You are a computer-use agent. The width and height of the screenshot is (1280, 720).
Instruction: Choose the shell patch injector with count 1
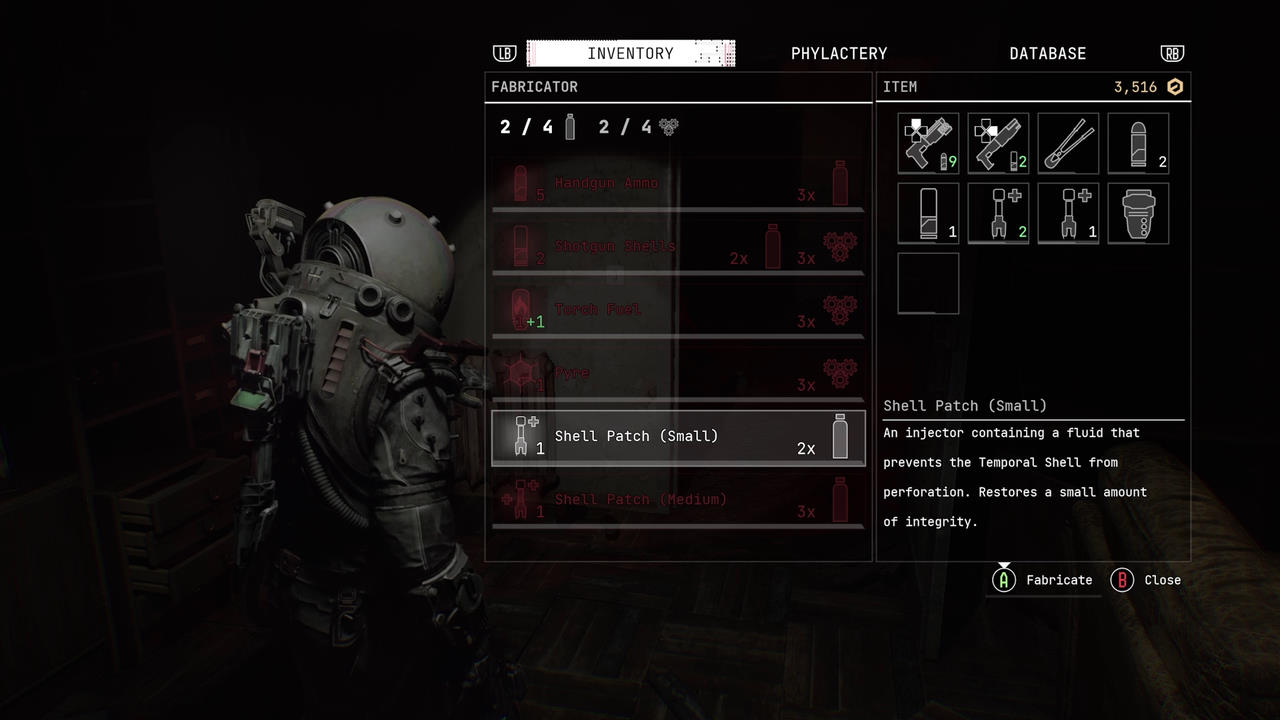coord(1068,213)
